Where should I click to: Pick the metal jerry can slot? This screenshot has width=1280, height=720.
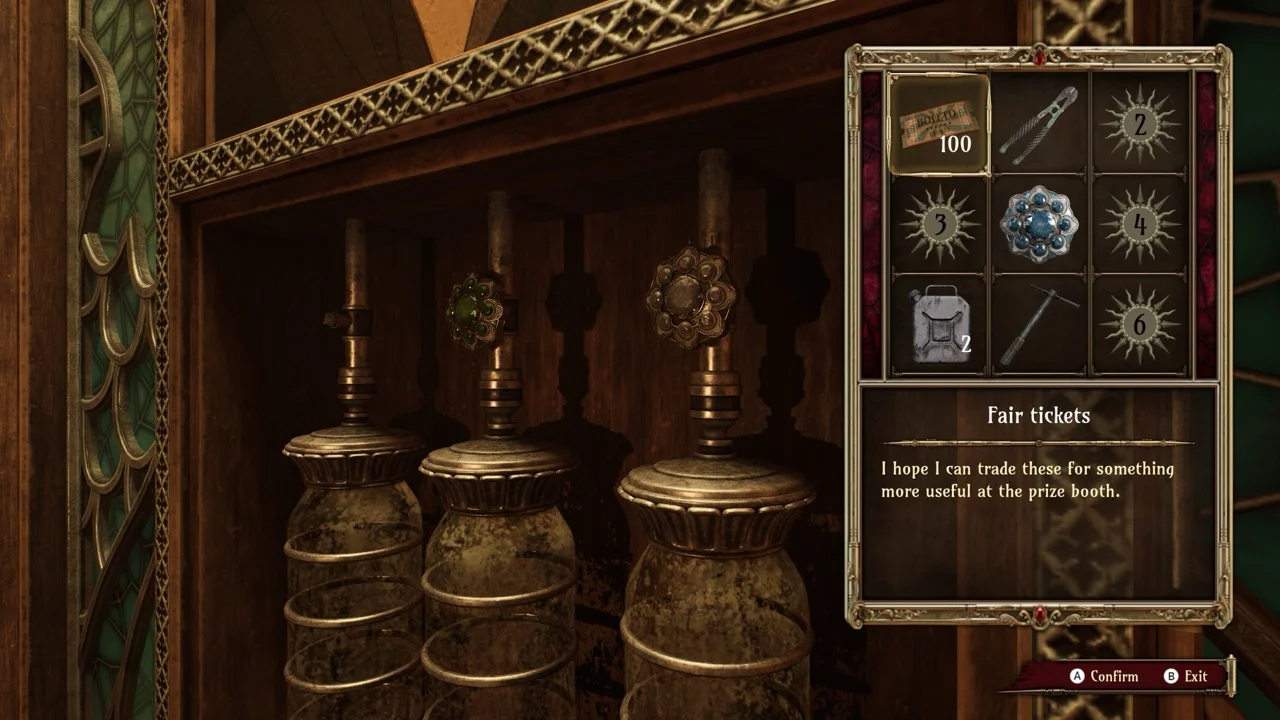click(939, 324)
